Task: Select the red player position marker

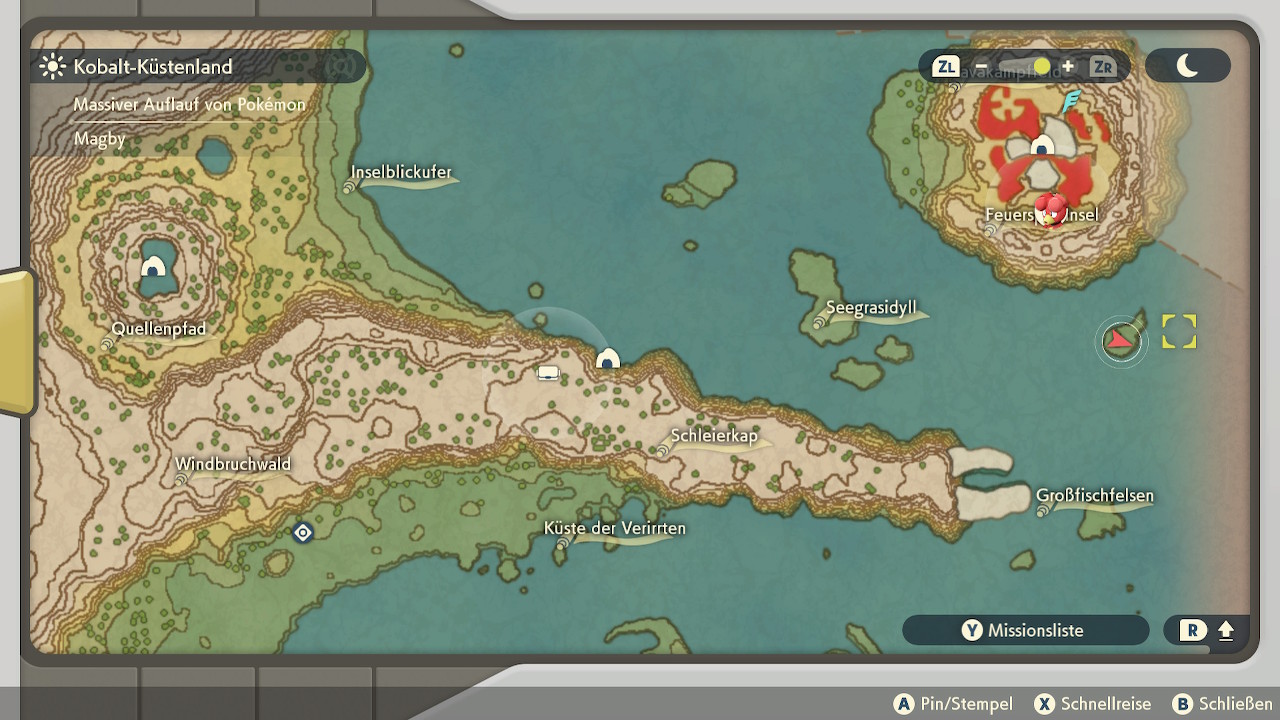Action: 1121,341
